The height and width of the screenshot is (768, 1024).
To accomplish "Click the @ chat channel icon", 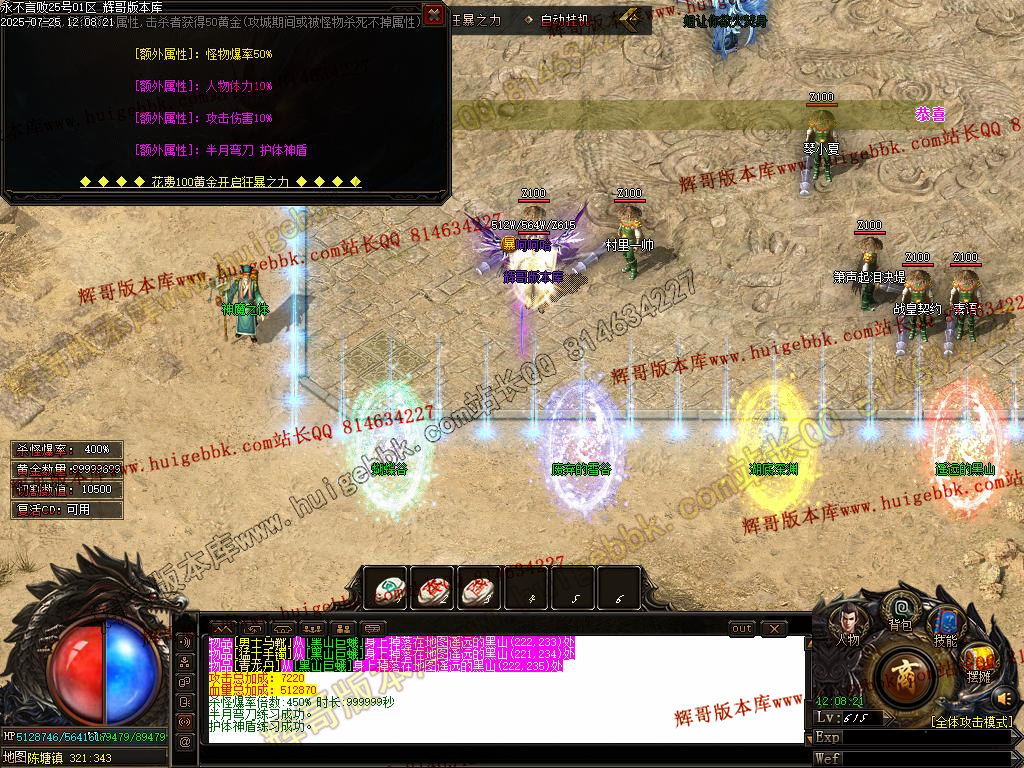I will (185, 742).
